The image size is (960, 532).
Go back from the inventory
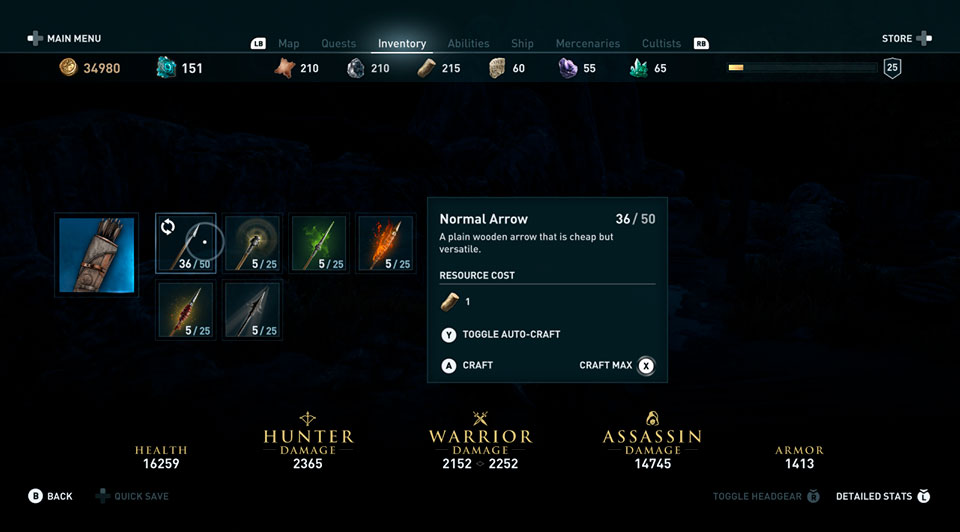click(x=51, y=496)
